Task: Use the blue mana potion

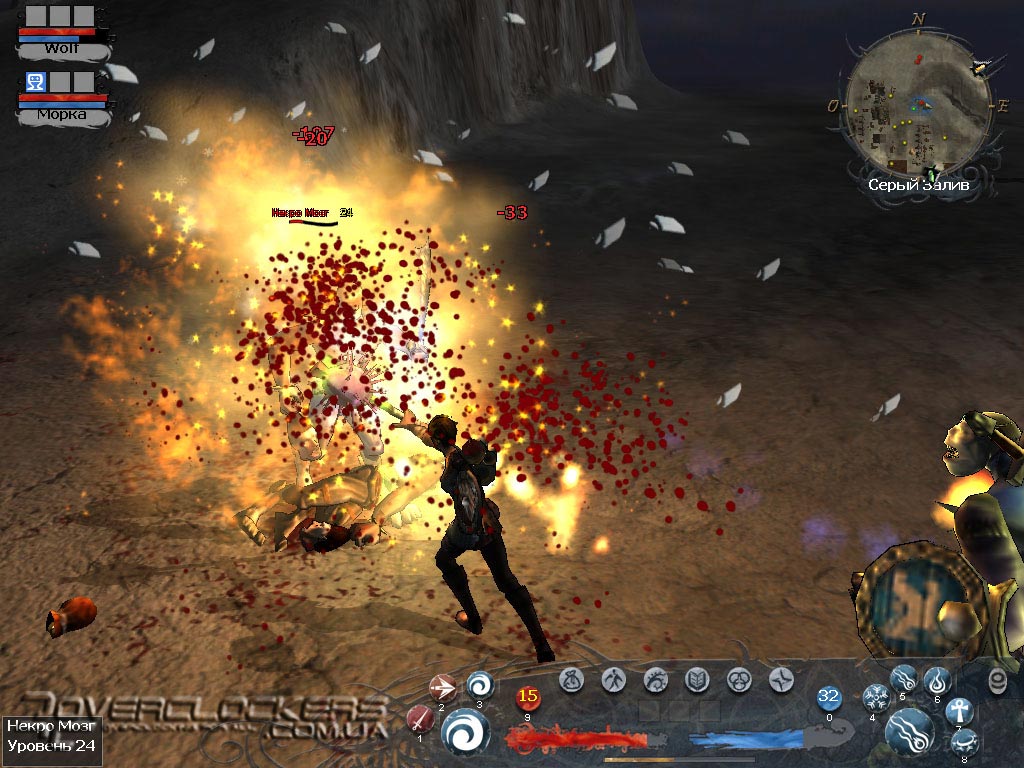Action: pyautogui.click(x=829, y=697)
